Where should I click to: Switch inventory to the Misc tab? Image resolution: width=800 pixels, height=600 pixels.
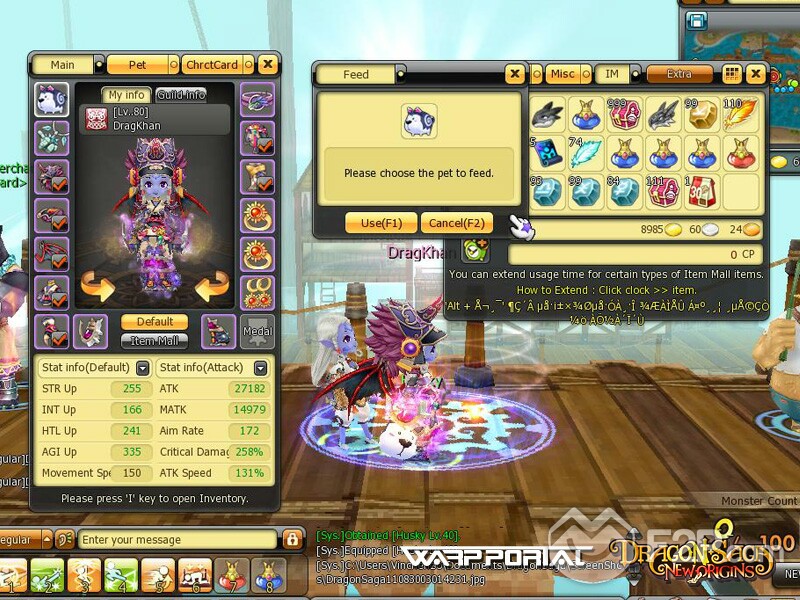click(563, 74)
